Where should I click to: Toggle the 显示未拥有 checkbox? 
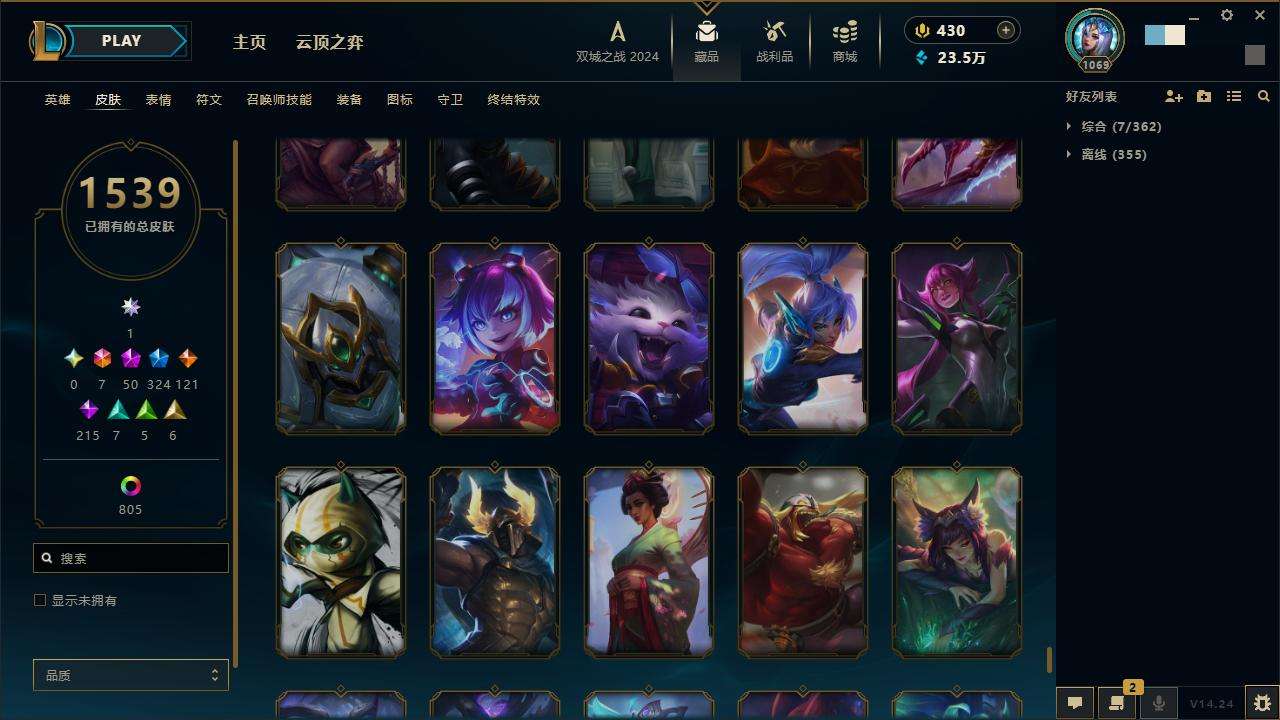(40, 600)
